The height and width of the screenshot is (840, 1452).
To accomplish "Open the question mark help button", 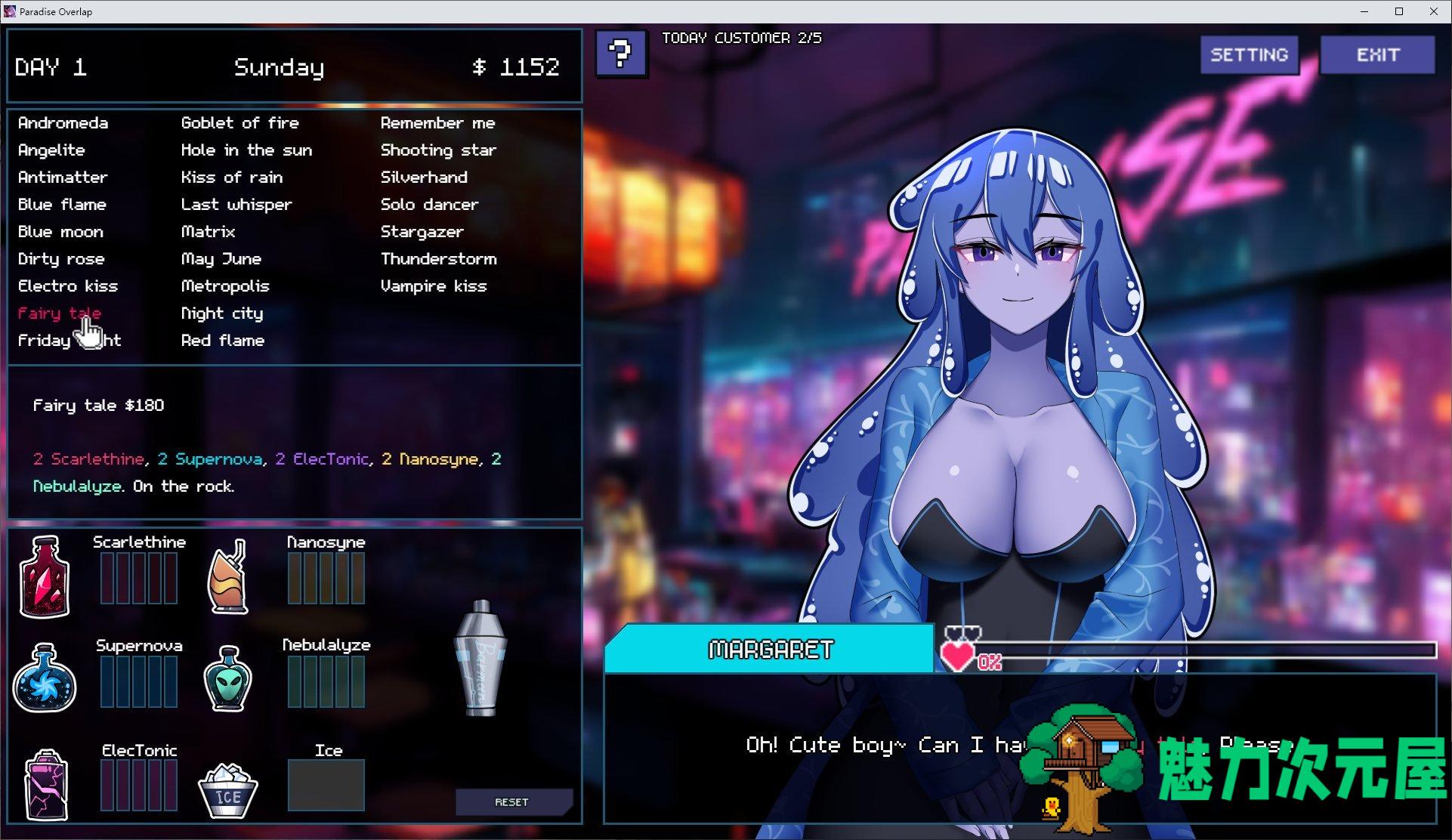I will (x=621, y=54).
